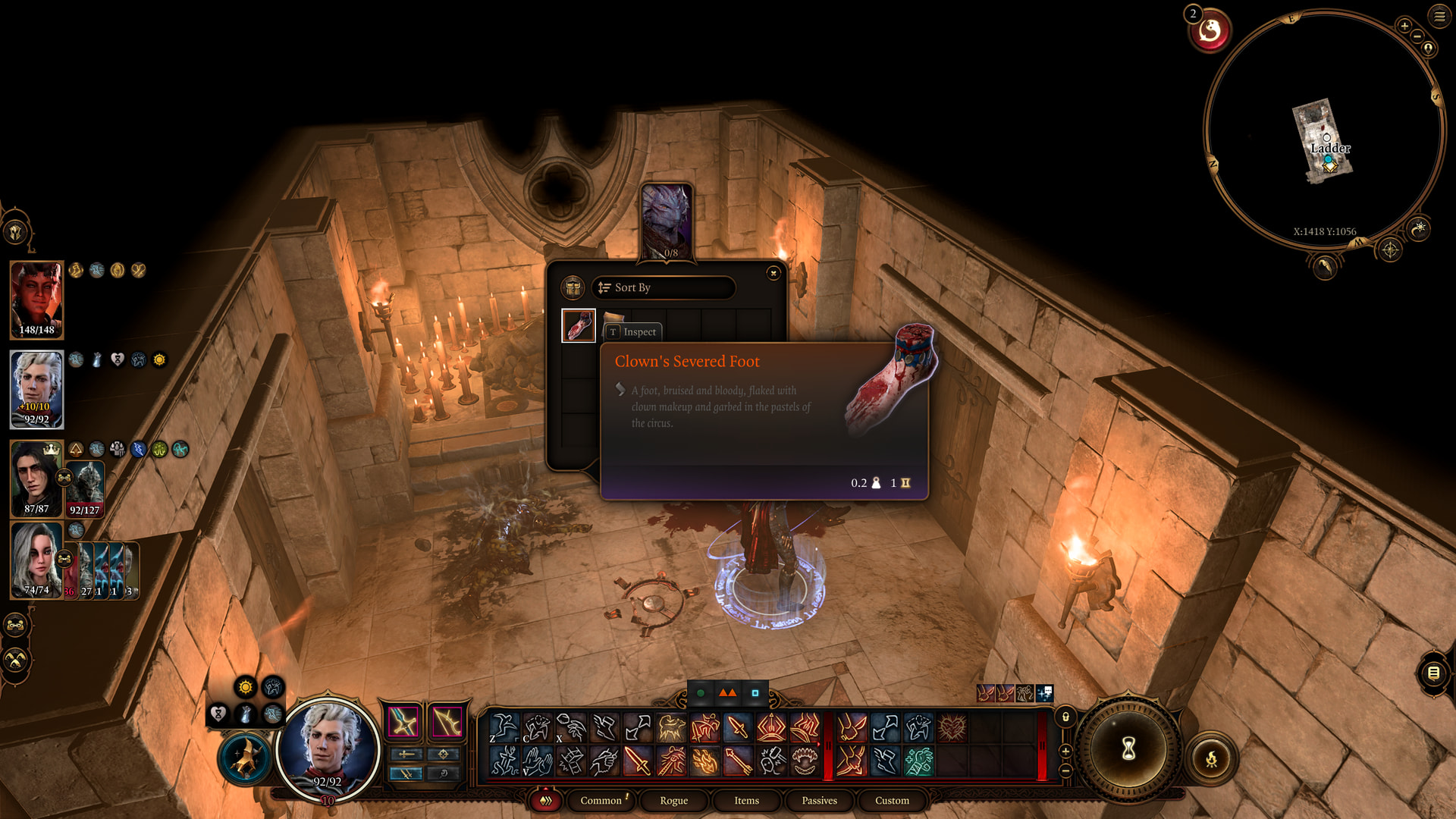This screenshot has width=1456, height=819.
Task: Show the Passives hotbar tab
Action: (819, 800)
